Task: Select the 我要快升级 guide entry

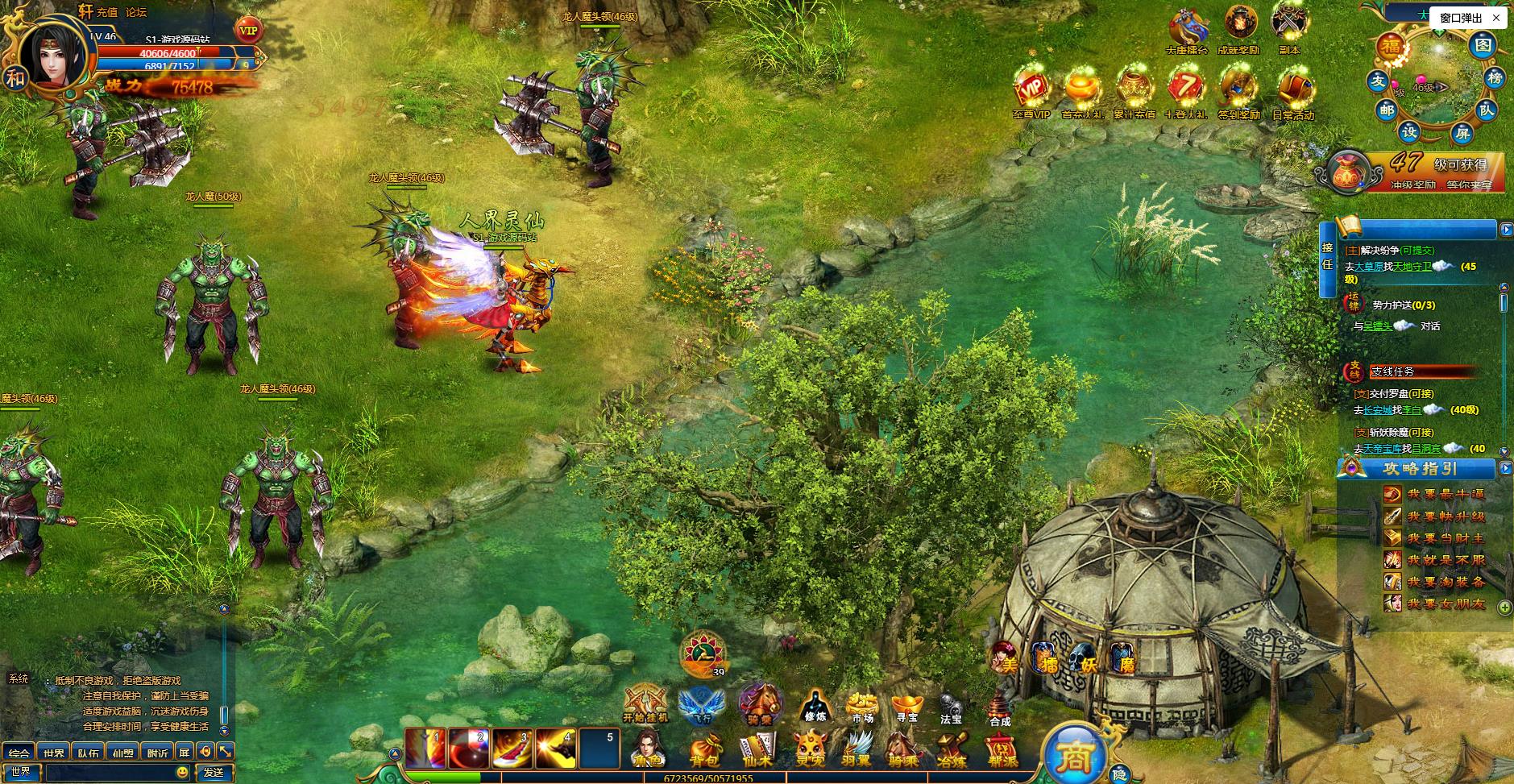Action: (1445, 516)
